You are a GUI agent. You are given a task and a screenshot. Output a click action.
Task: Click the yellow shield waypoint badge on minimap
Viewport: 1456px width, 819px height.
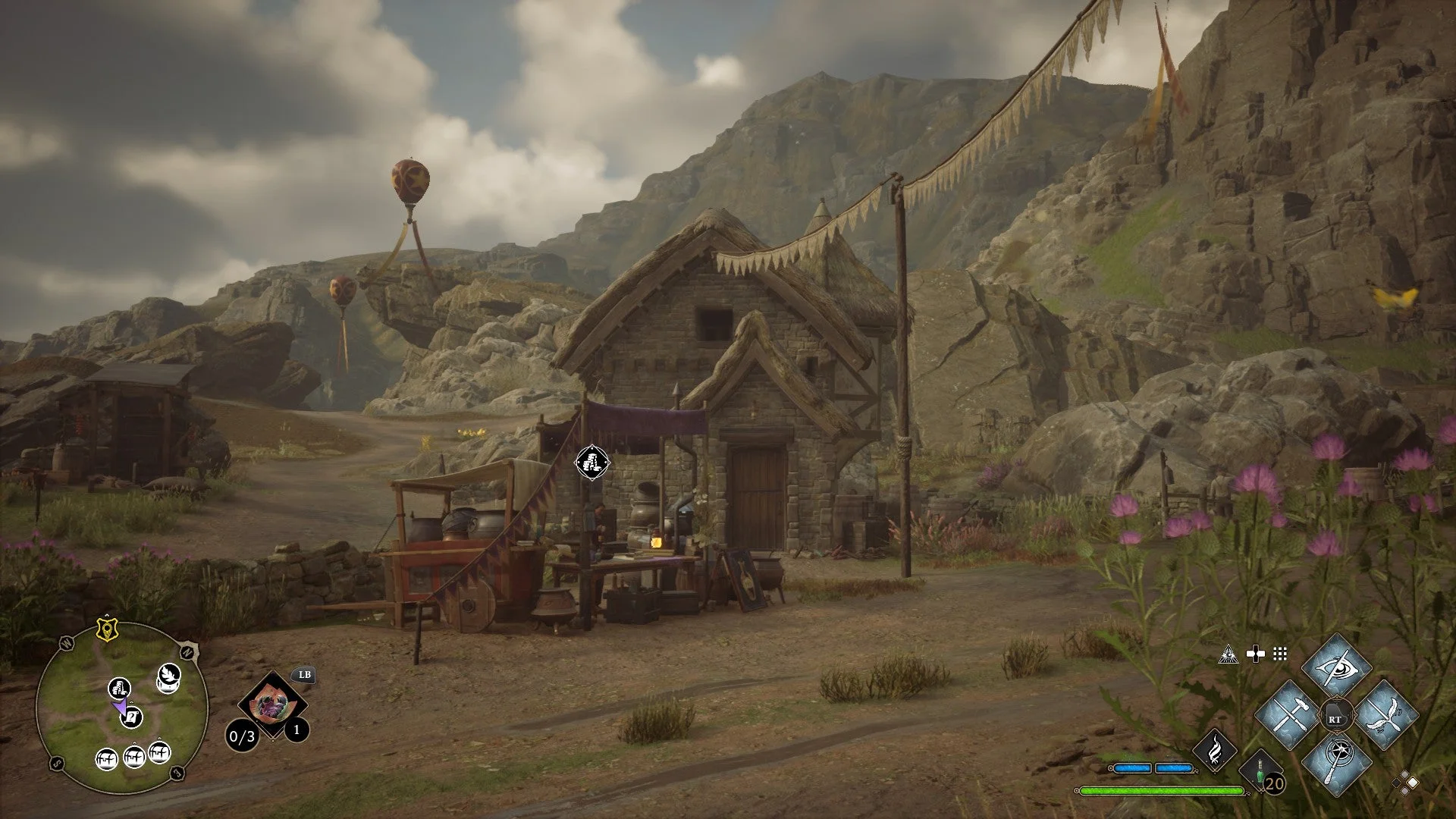(106, 629)
